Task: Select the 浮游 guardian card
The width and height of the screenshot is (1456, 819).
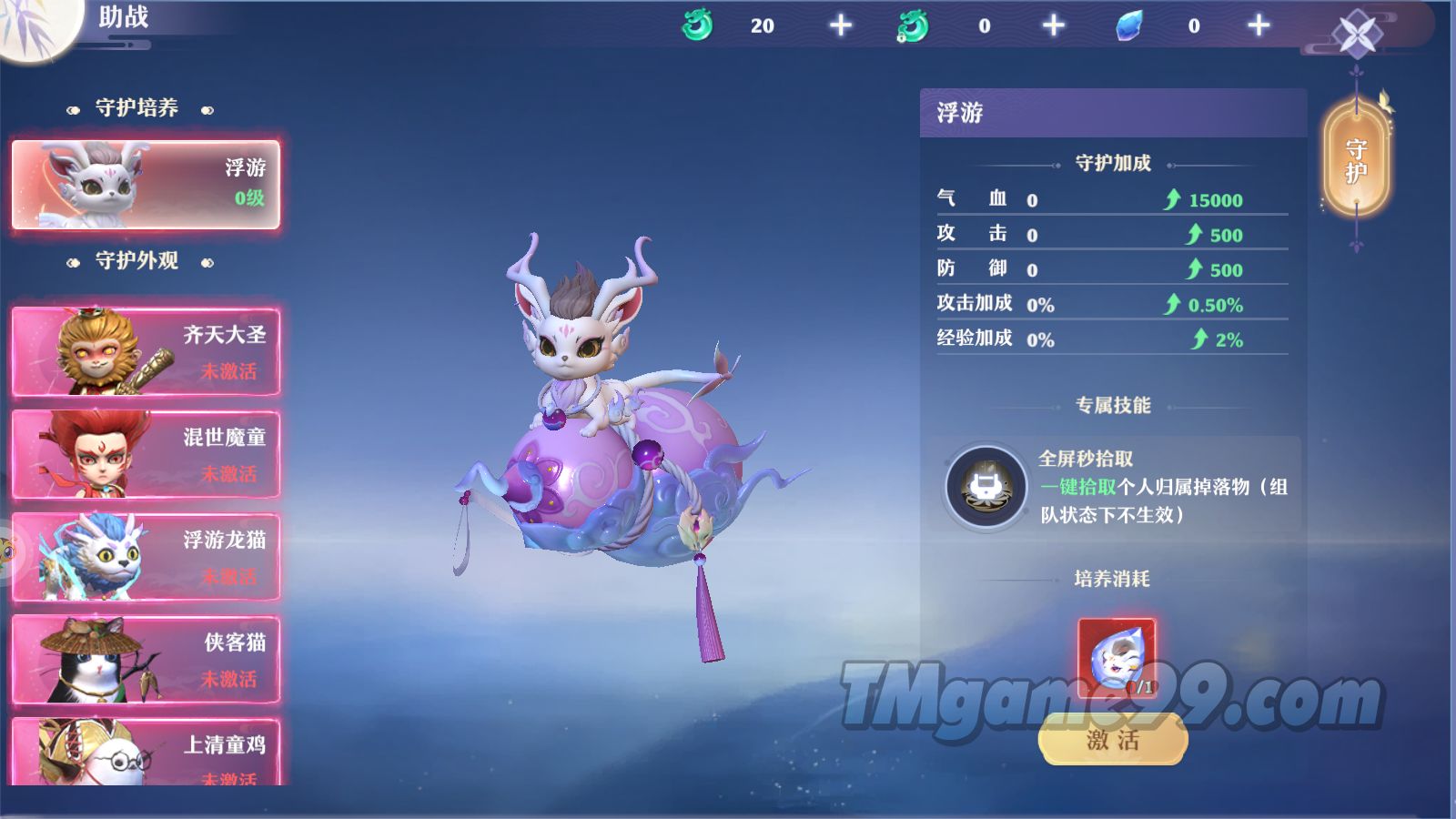Action: pyautogui.click(x=146, y=184)
